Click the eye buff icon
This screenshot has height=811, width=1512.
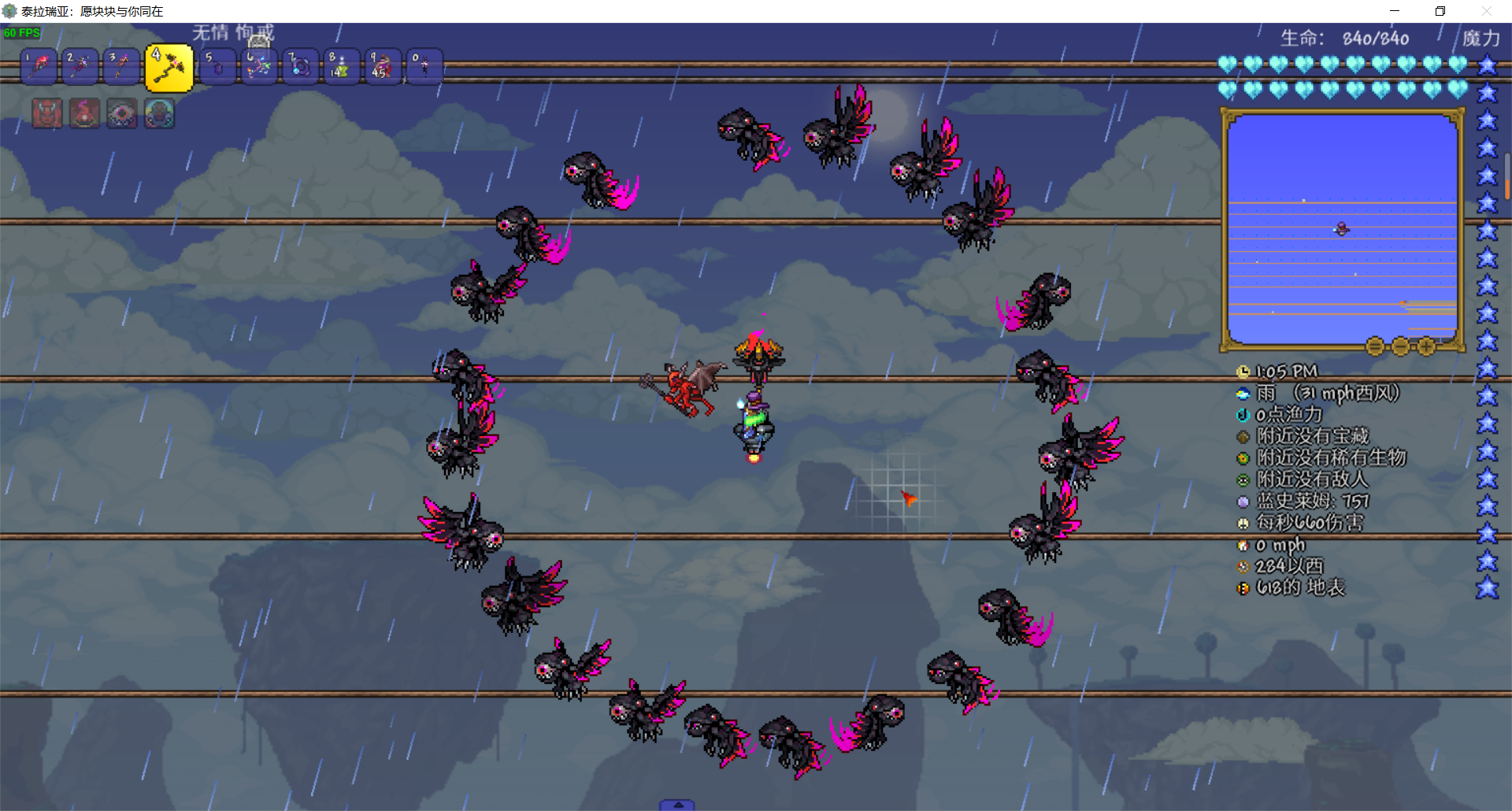coord(122,114)
